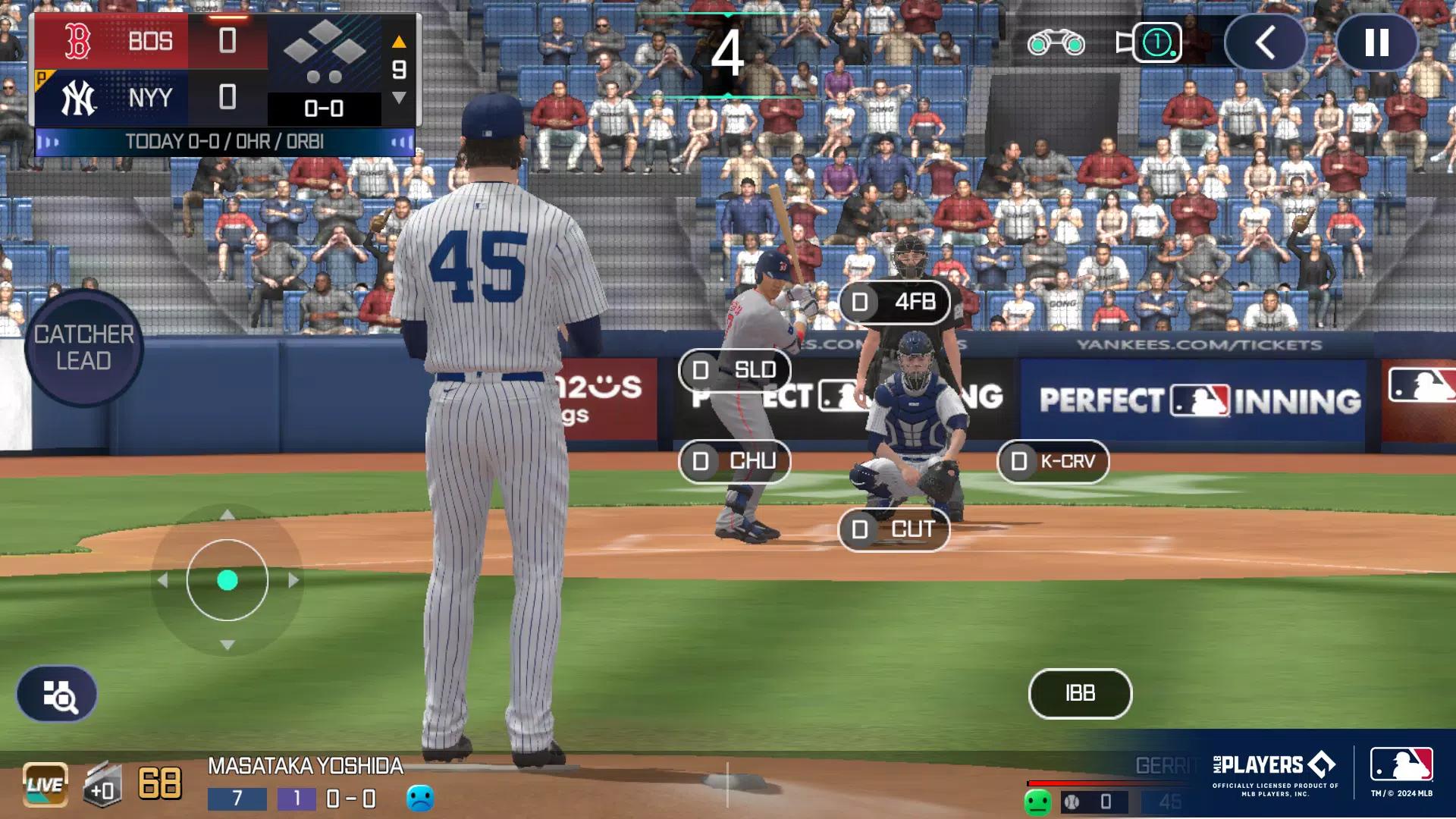Nudge aim with the joystick right arrow
The height and width of the screenshot is (819, 1456).
click(293, 580)
